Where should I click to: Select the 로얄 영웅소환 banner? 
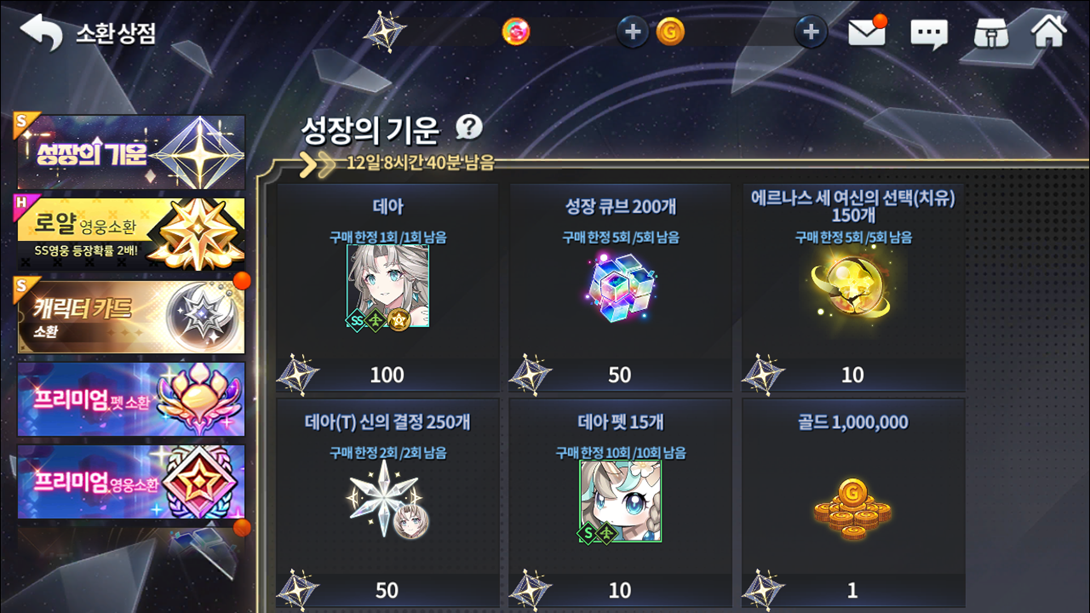point(131,234)
